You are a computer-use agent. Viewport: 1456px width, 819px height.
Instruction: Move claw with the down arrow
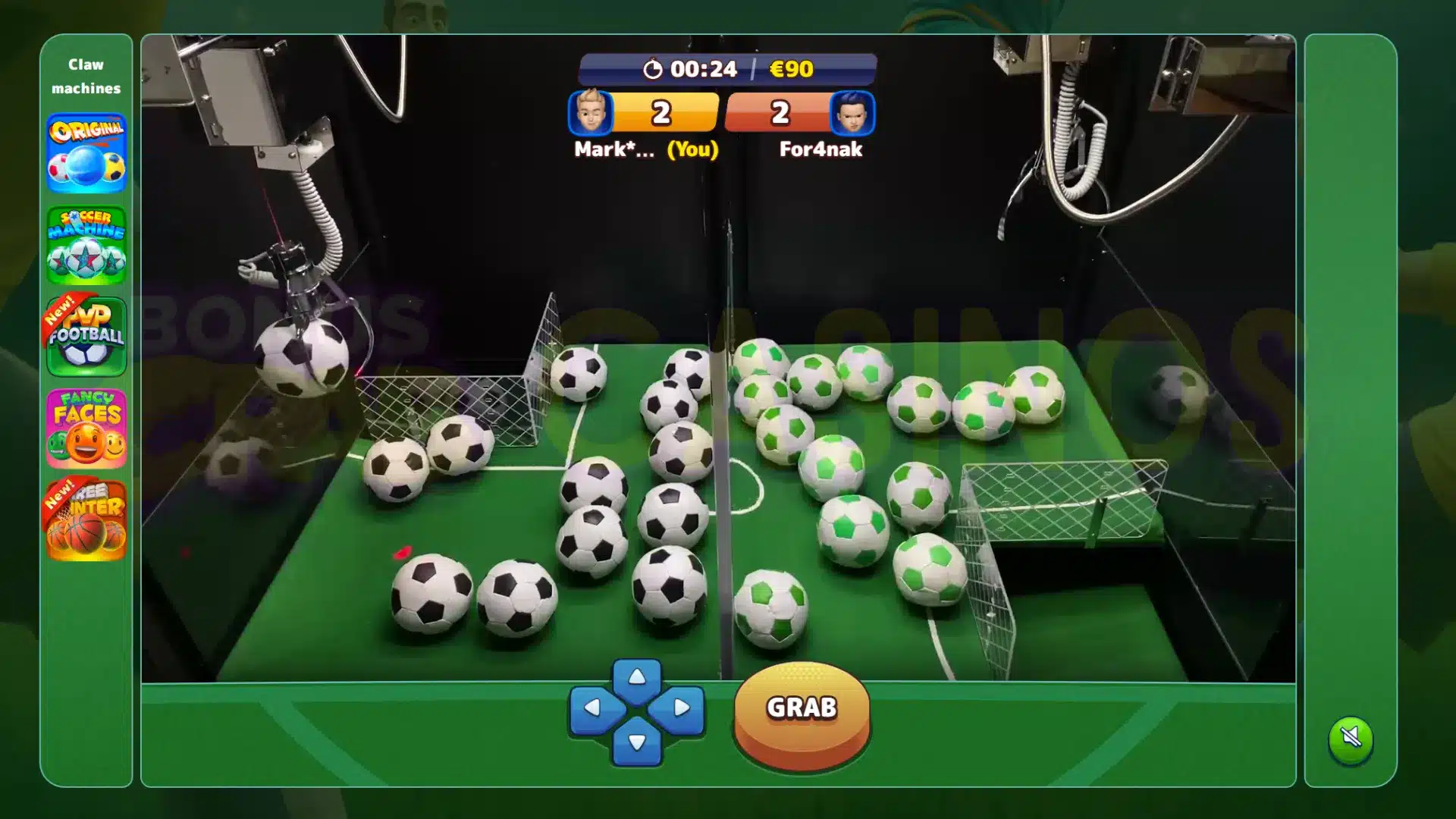coord(637,742)
